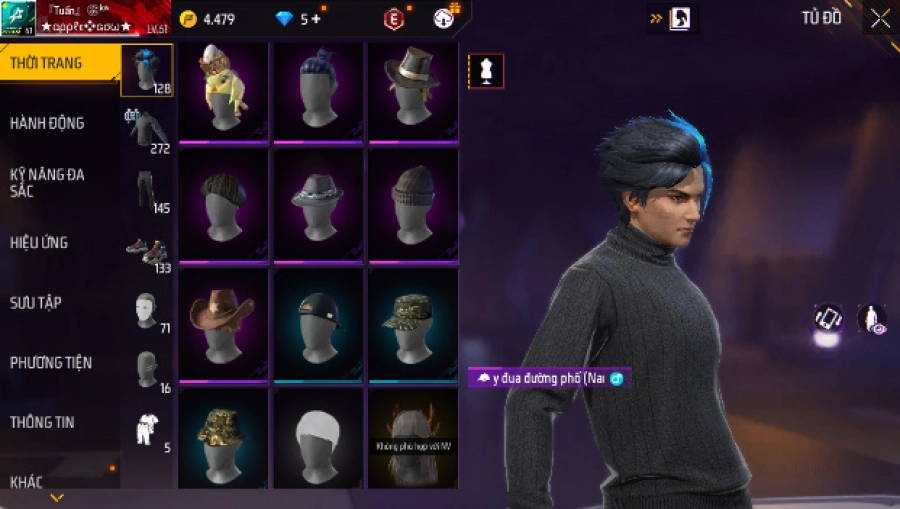Open the HÀNH ĐỘNG category
Viewport: 900px width, 509px height.
coord(47,123)
